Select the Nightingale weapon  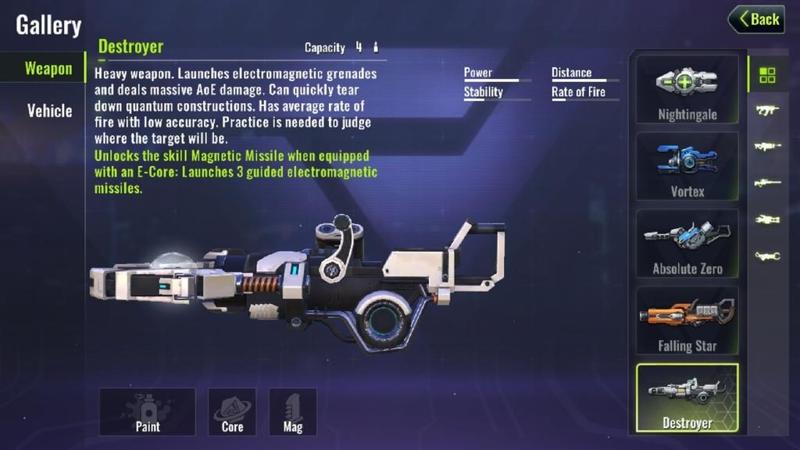[687, 88]
